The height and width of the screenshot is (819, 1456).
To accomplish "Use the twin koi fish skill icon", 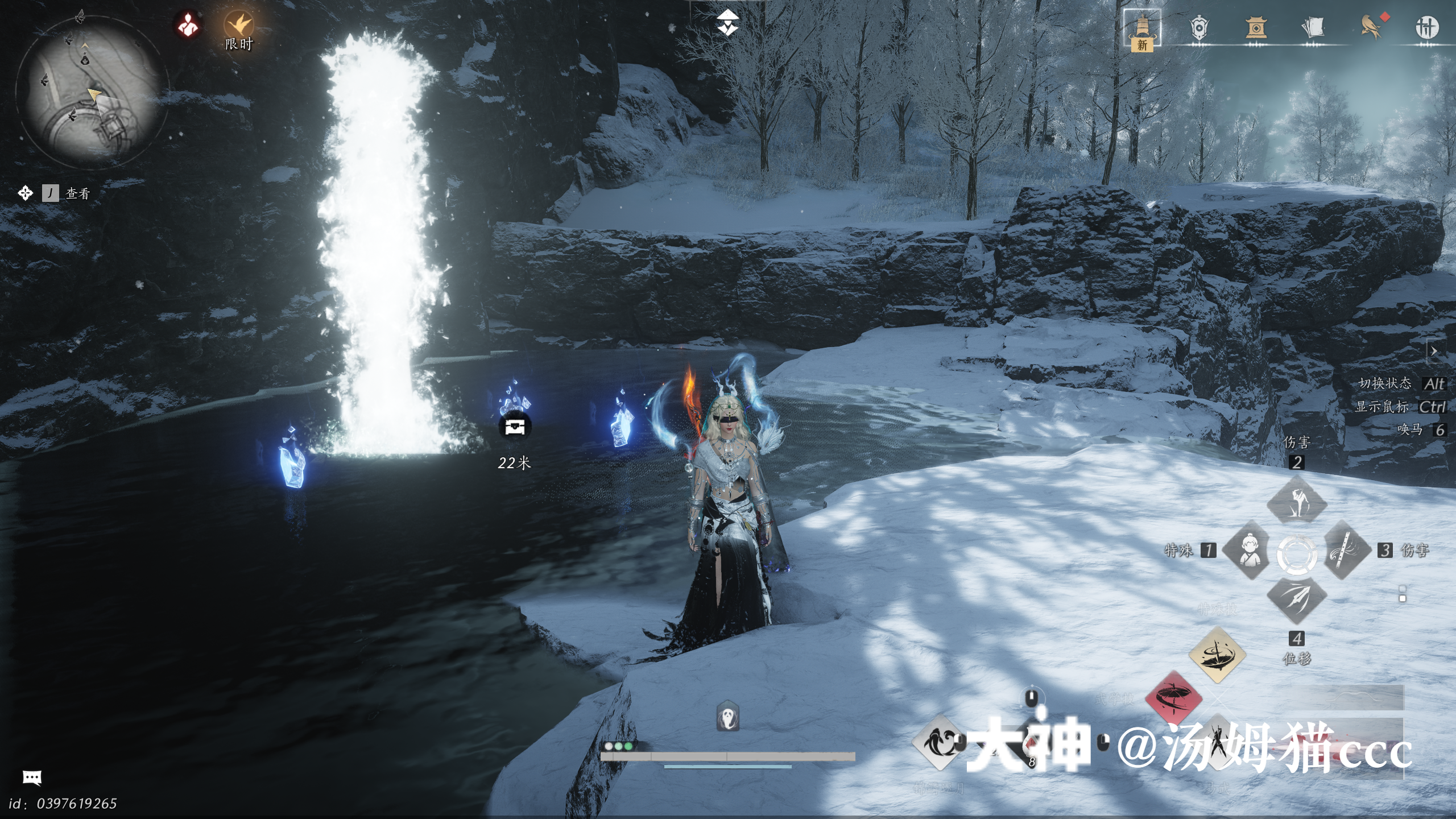I will click(x=939, y=743).
